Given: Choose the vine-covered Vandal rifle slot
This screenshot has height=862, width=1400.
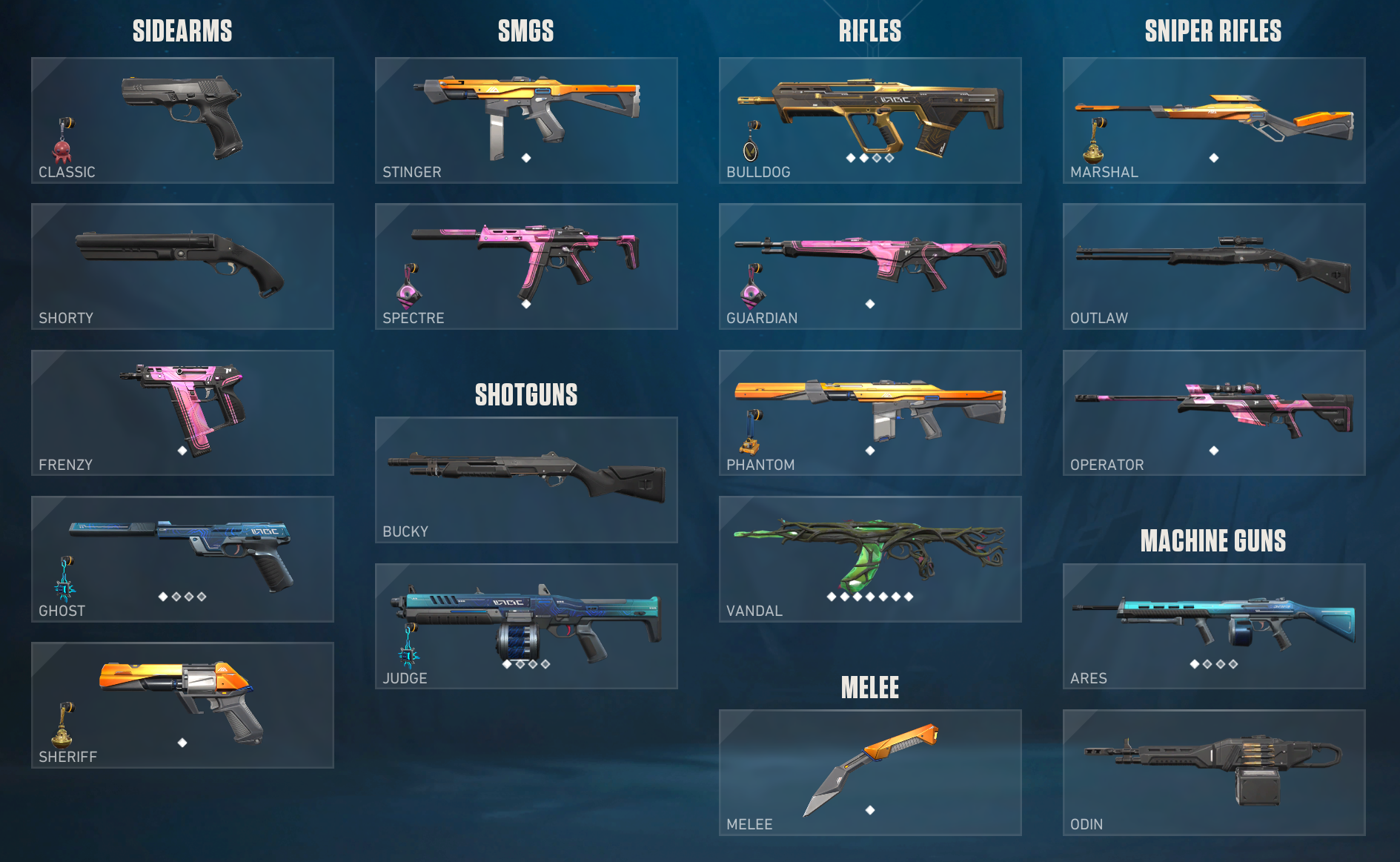Looking at the screenshot, I should (x=870, y=559).
